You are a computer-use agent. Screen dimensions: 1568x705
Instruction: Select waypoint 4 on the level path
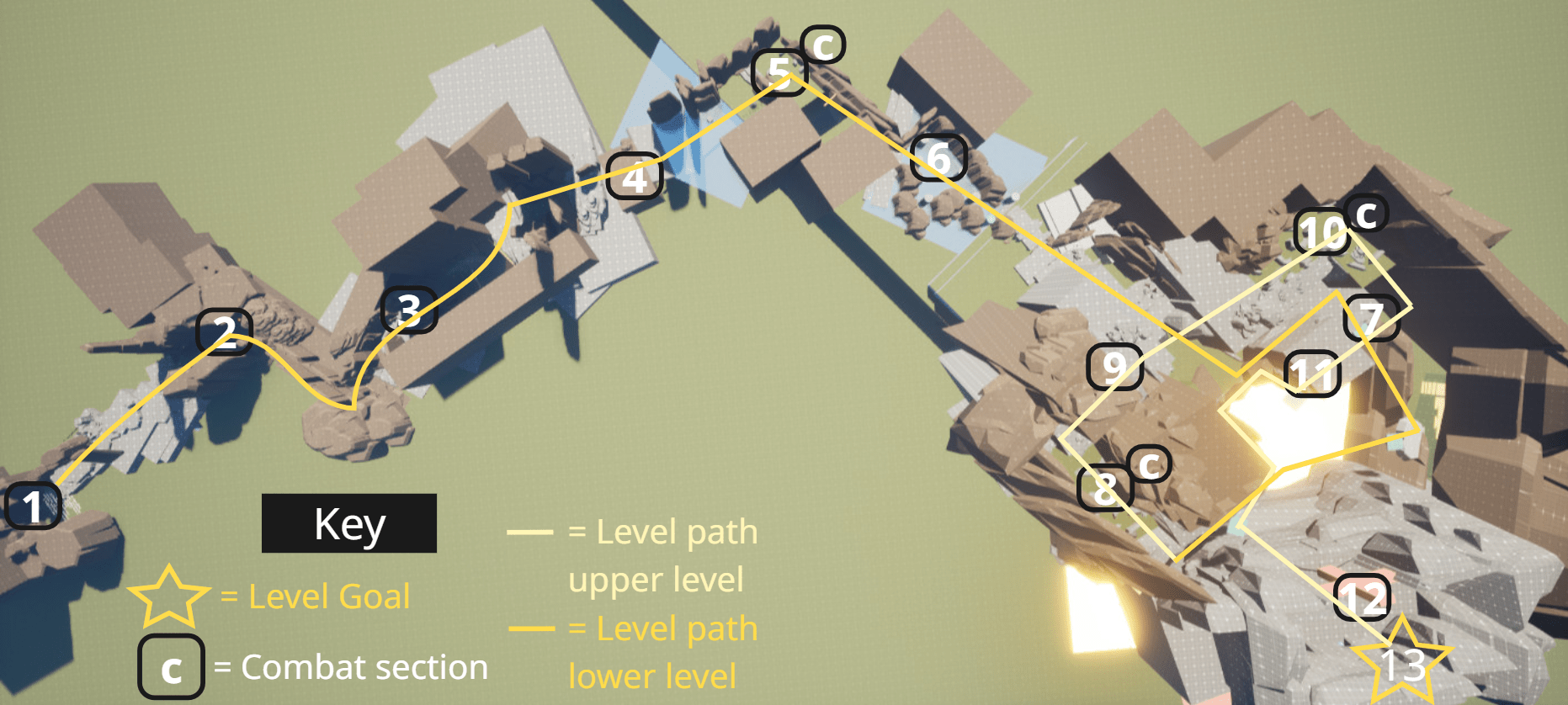click(x=635, y=177)
